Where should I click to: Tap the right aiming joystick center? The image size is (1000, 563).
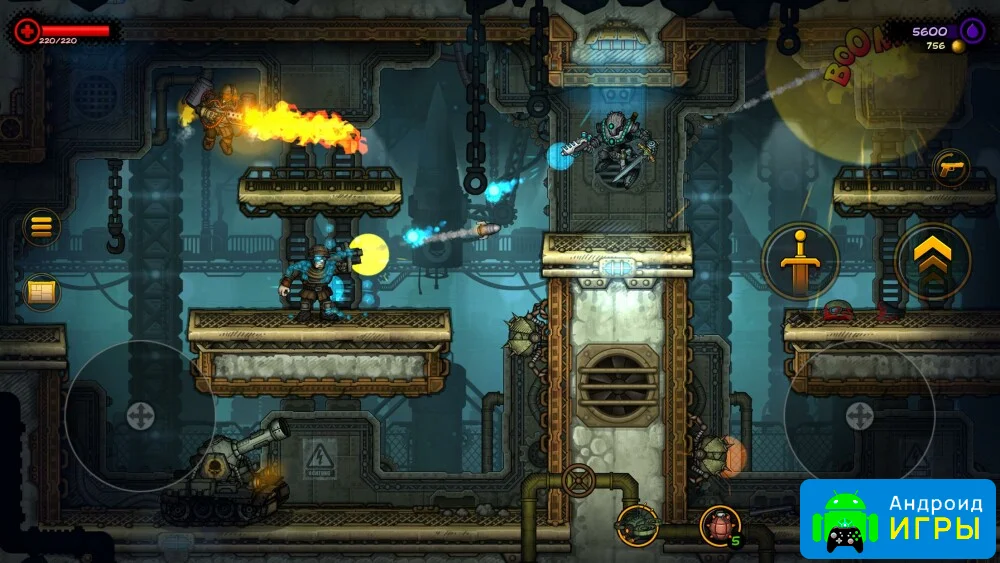(x=859, y=416)
